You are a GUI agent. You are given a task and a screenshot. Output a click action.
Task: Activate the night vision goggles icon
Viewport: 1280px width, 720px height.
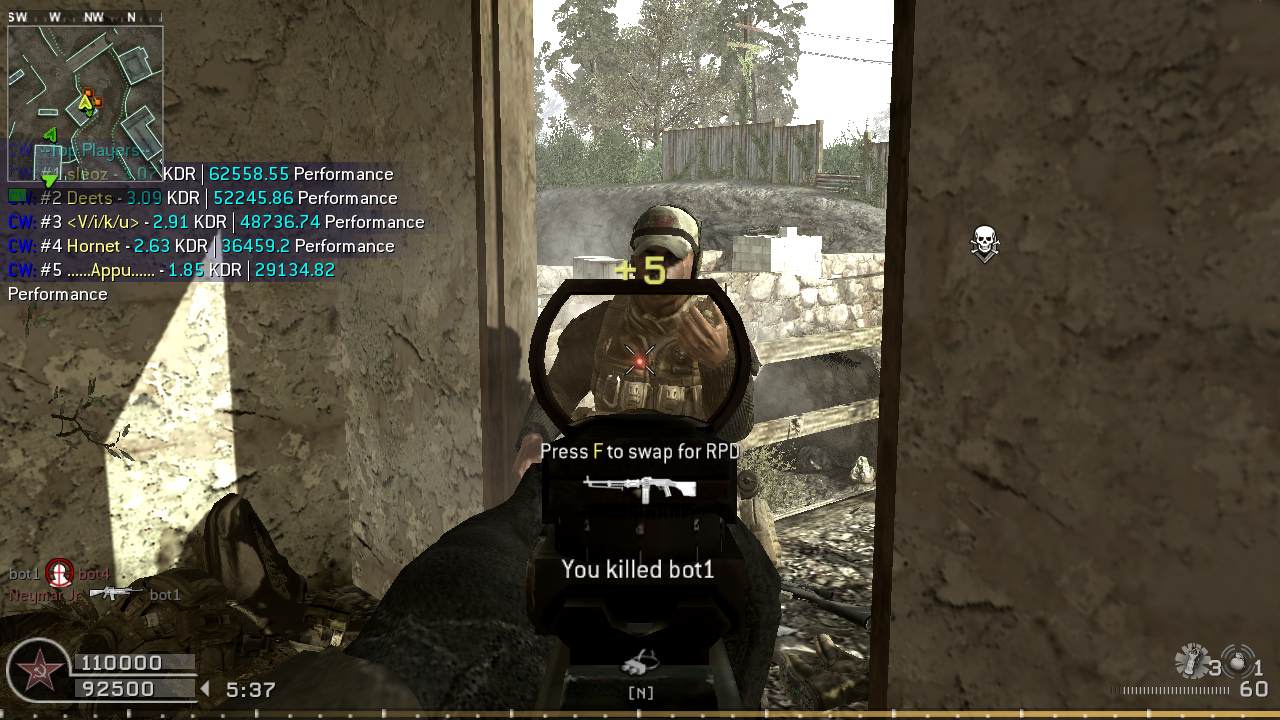click(x=639, y=662)
